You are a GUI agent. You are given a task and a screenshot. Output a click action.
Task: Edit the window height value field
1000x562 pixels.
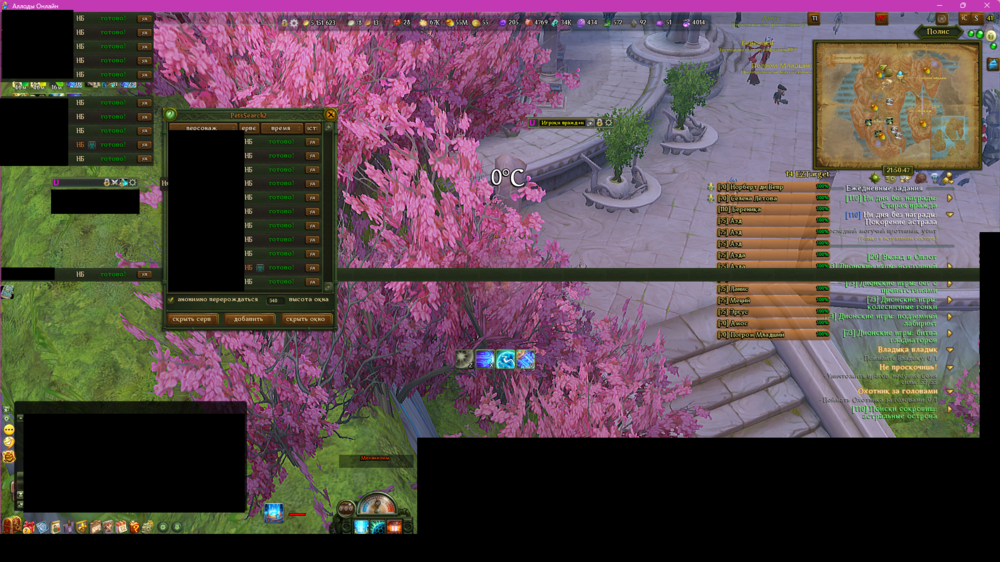click(273, 299)
